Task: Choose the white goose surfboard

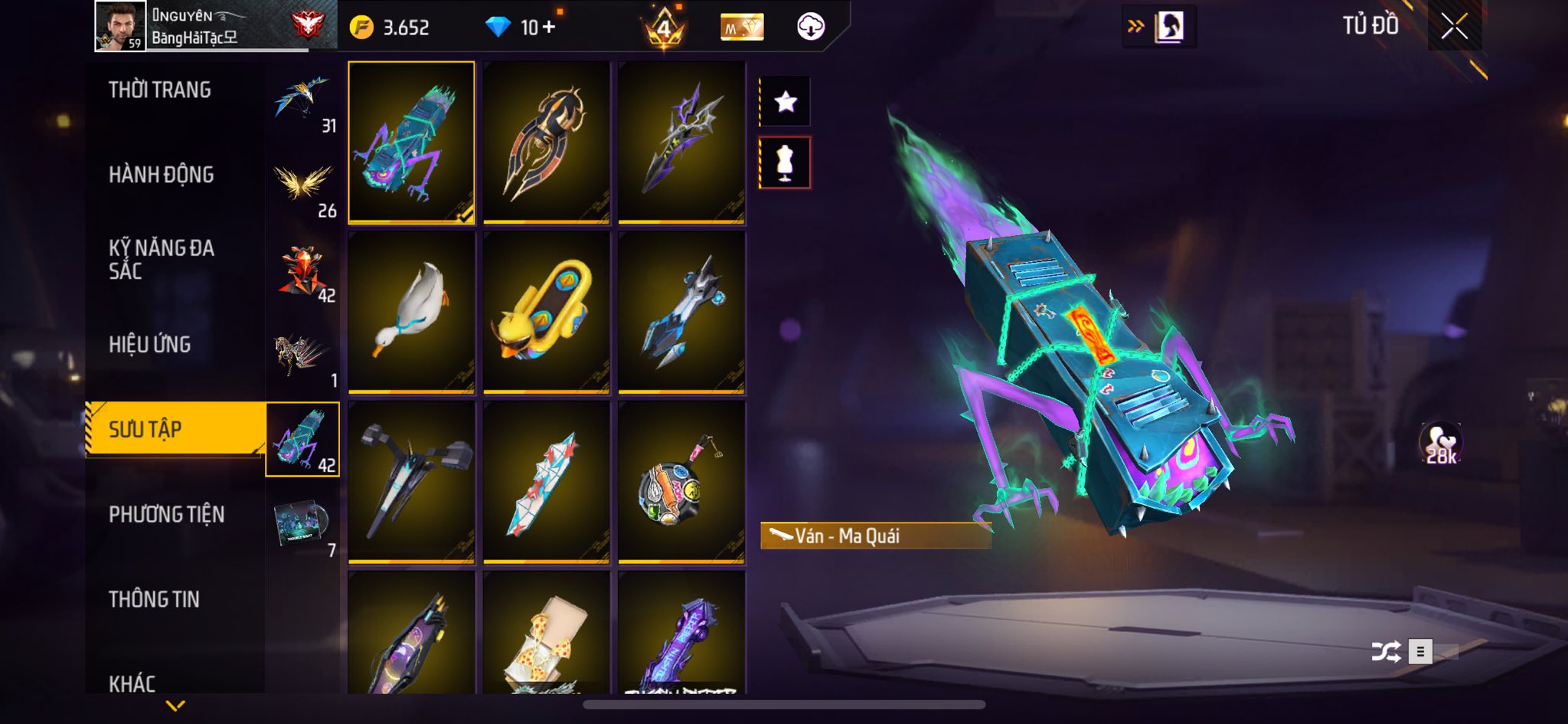Action: [x=411, y=313]
